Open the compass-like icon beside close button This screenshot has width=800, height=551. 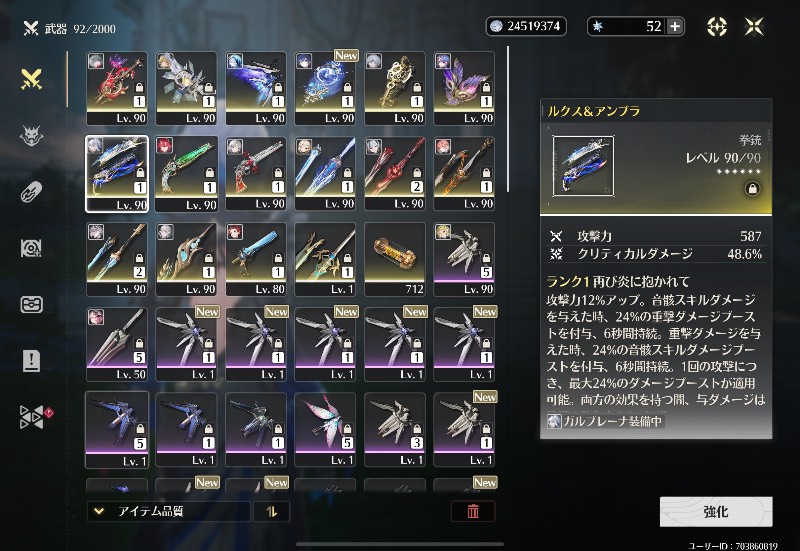point(717,27)
